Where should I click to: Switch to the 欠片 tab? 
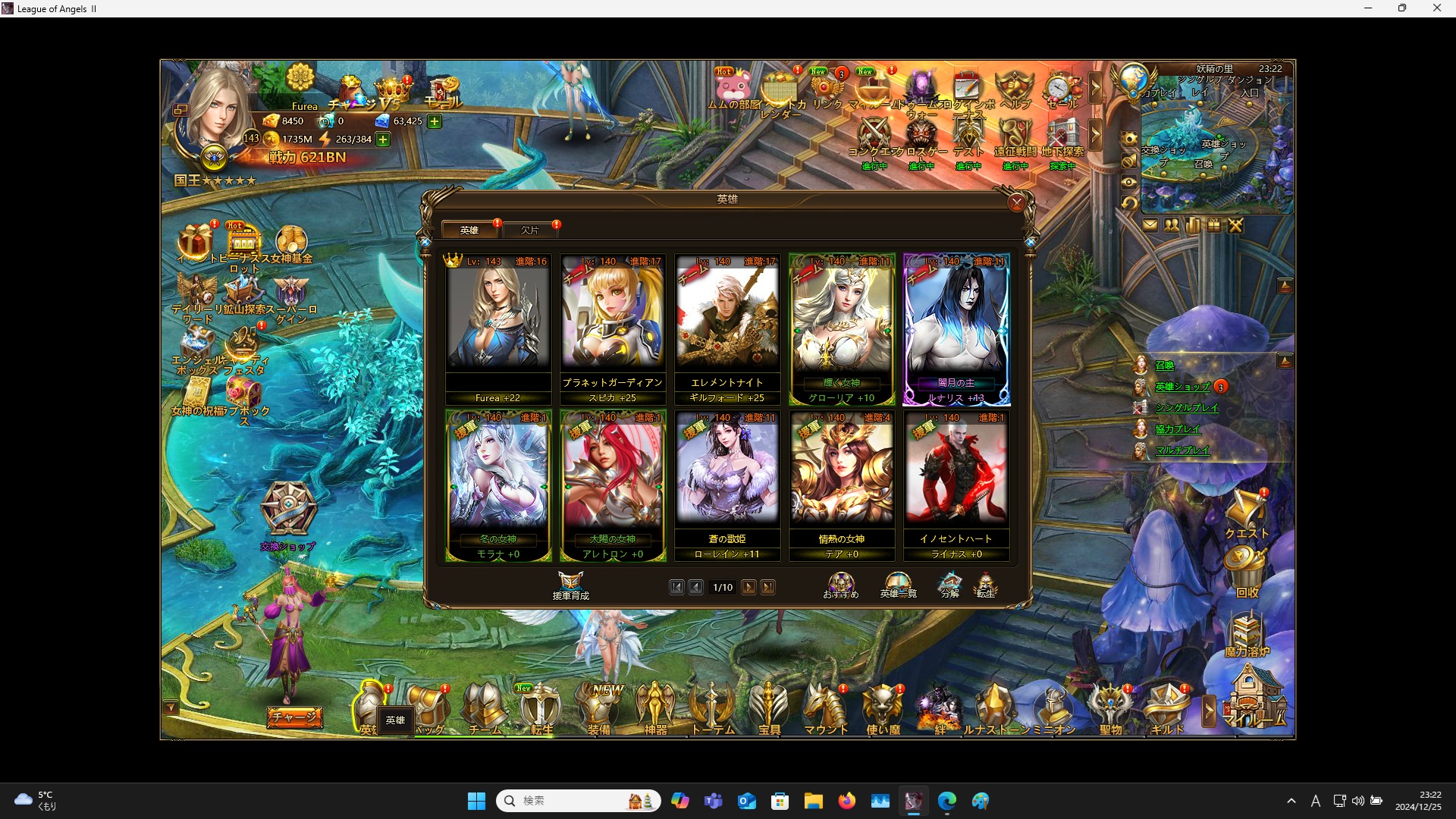[x=531, y=230]
